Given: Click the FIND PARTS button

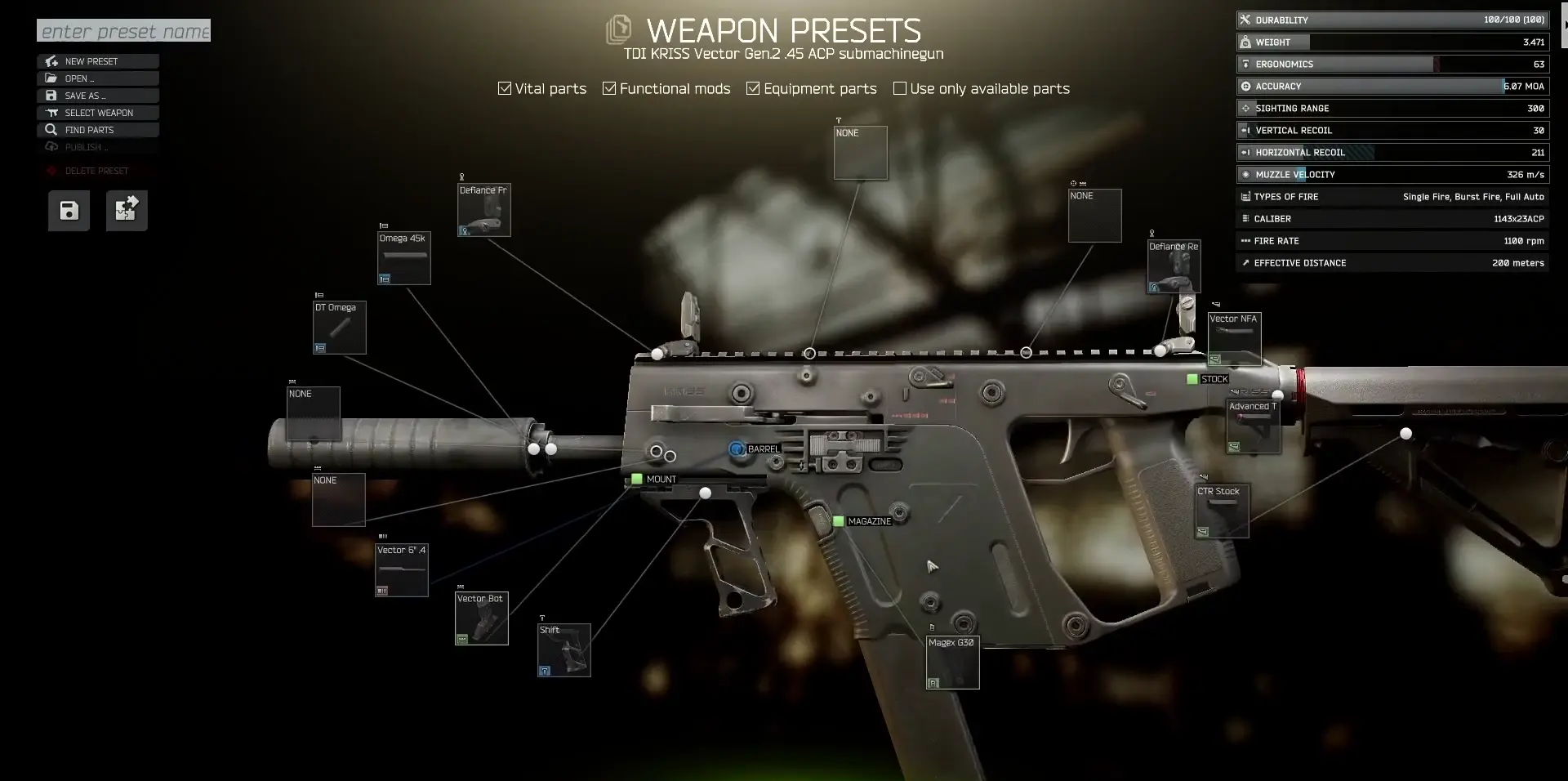Looking at the screenshot, I should [x=98, y=130].
